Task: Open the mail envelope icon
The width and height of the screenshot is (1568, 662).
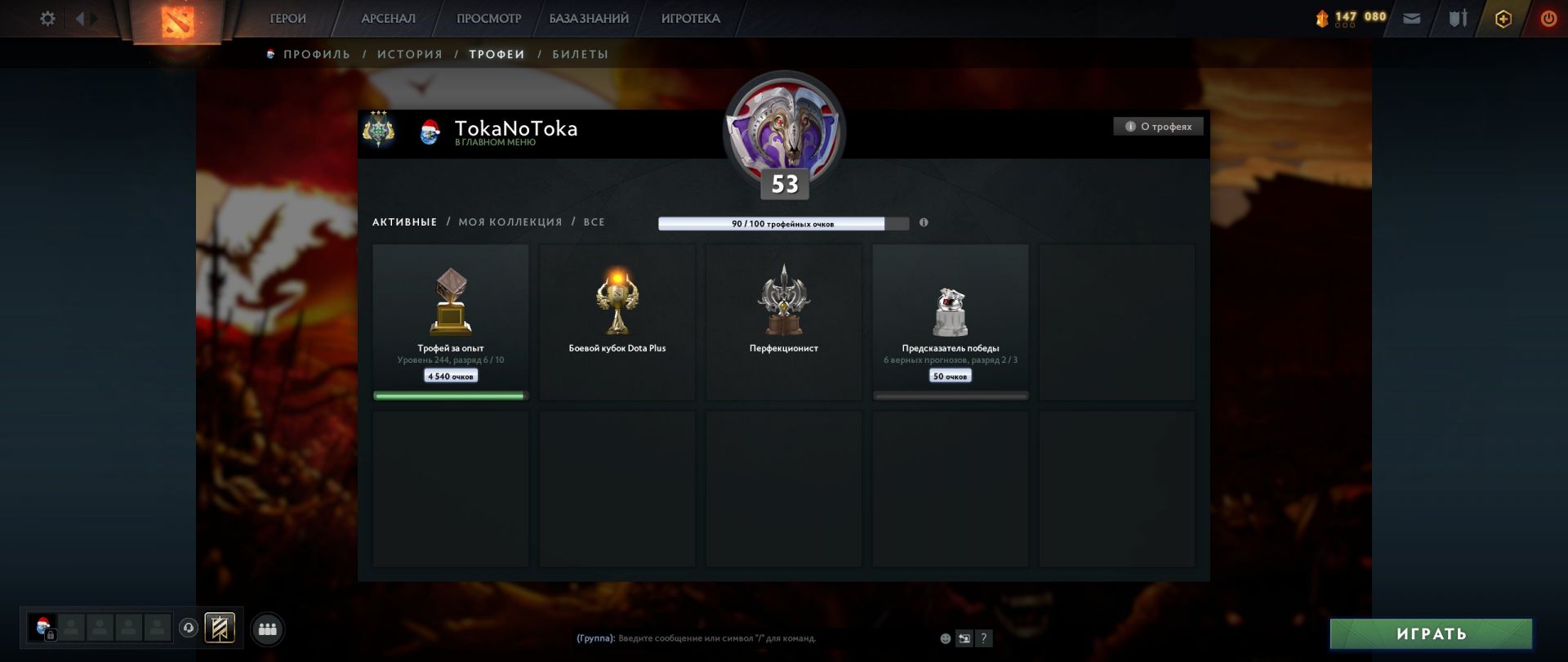Action: click(1412, 18)
